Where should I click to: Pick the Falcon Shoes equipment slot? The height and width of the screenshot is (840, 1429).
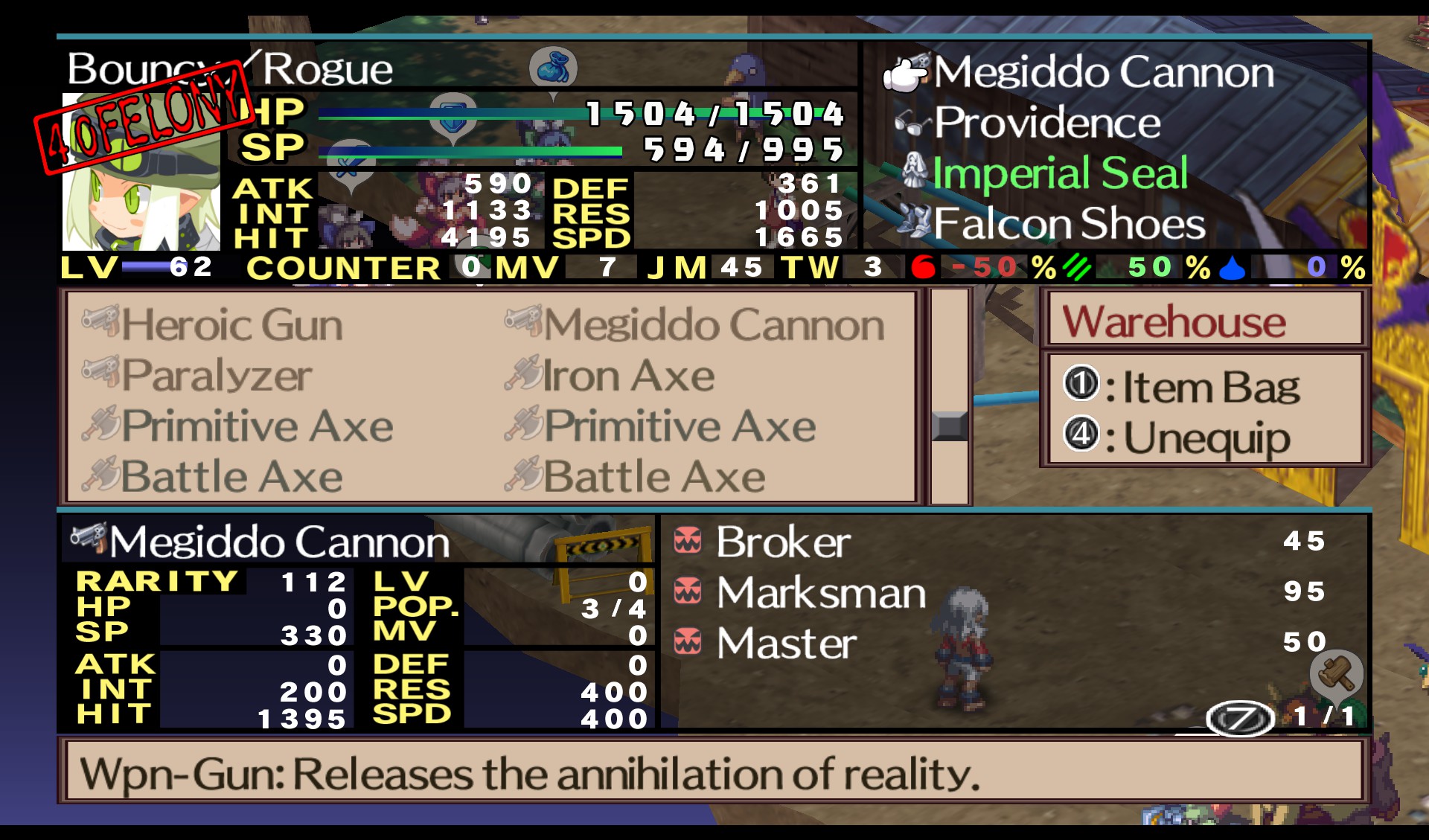click(x=1069, y=223)
